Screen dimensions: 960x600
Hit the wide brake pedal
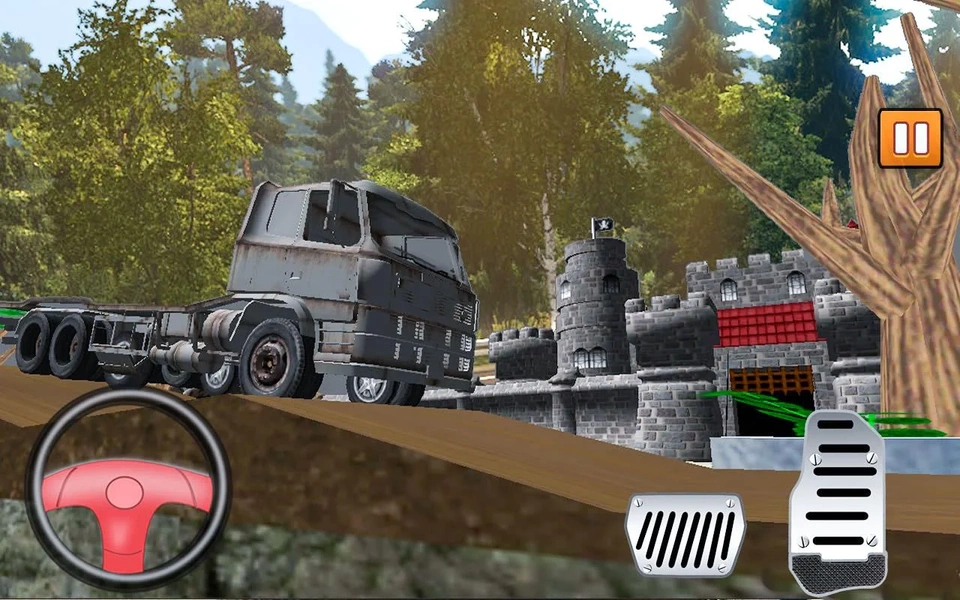pyautogui.click(x=686, y=534)
